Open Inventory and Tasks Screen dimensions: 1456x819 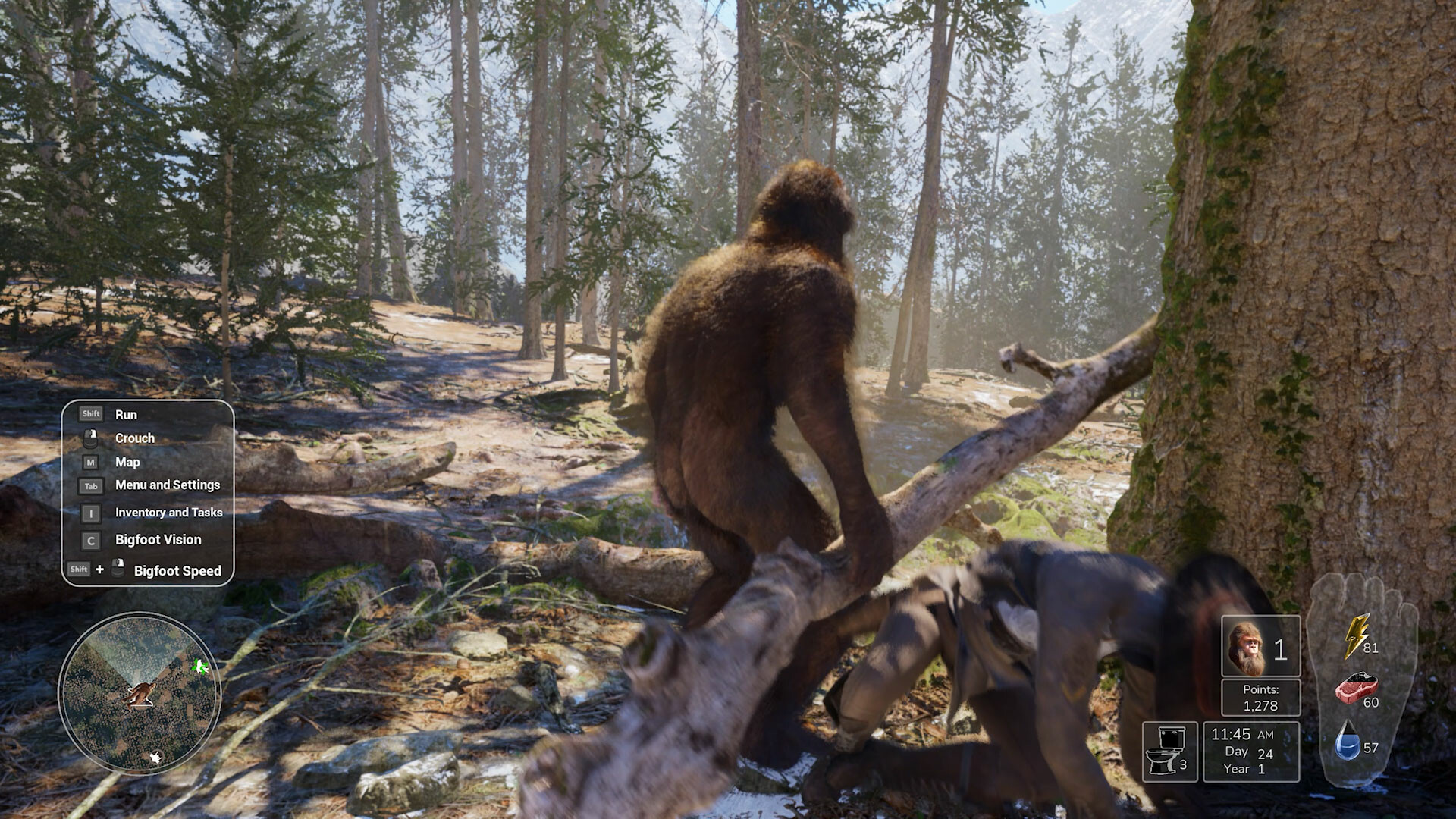pyautogui.click(x=168, y=513)
